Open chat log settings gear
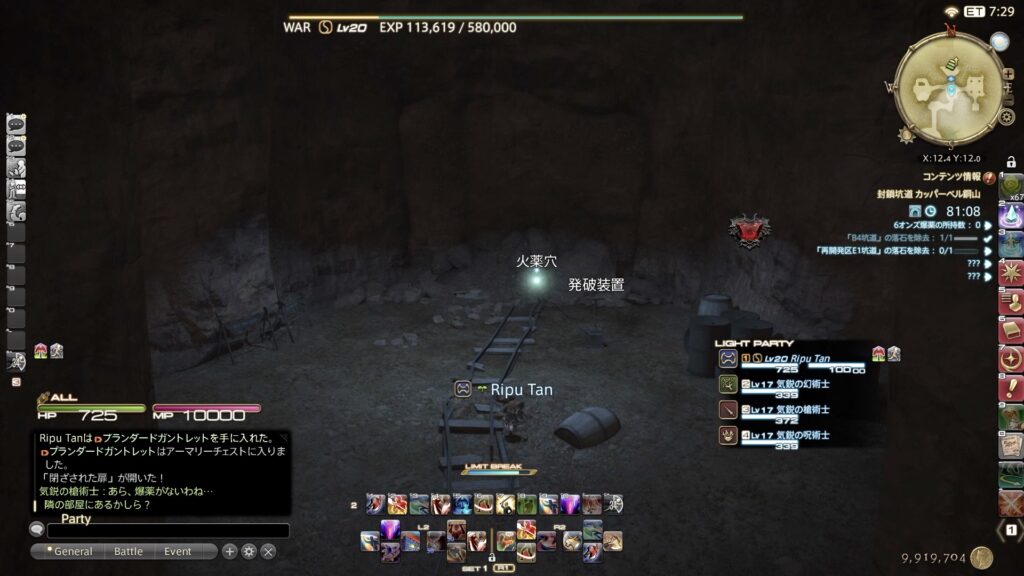 pos(249,551)
